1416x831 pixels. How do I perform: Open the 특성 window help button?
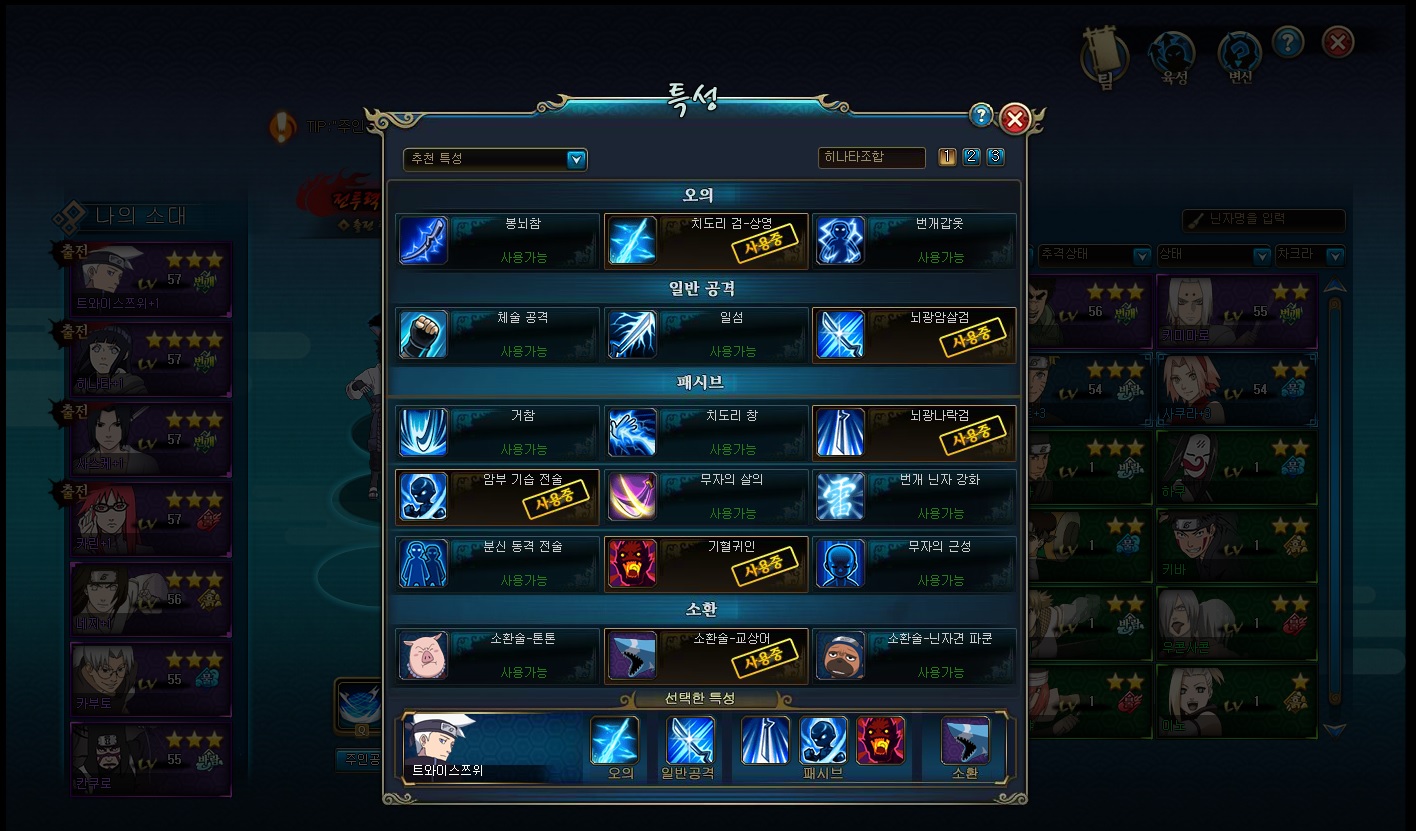(x=981, y=116)
